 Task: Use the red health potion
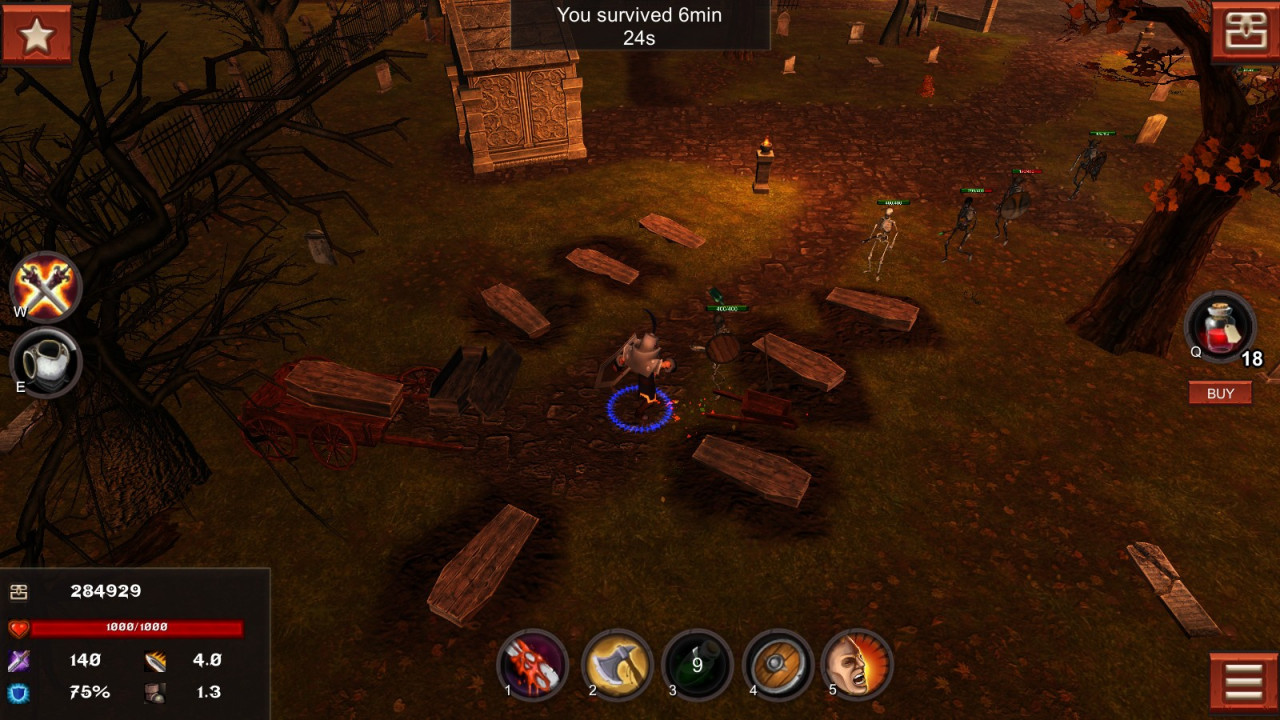click(1219, 327)
